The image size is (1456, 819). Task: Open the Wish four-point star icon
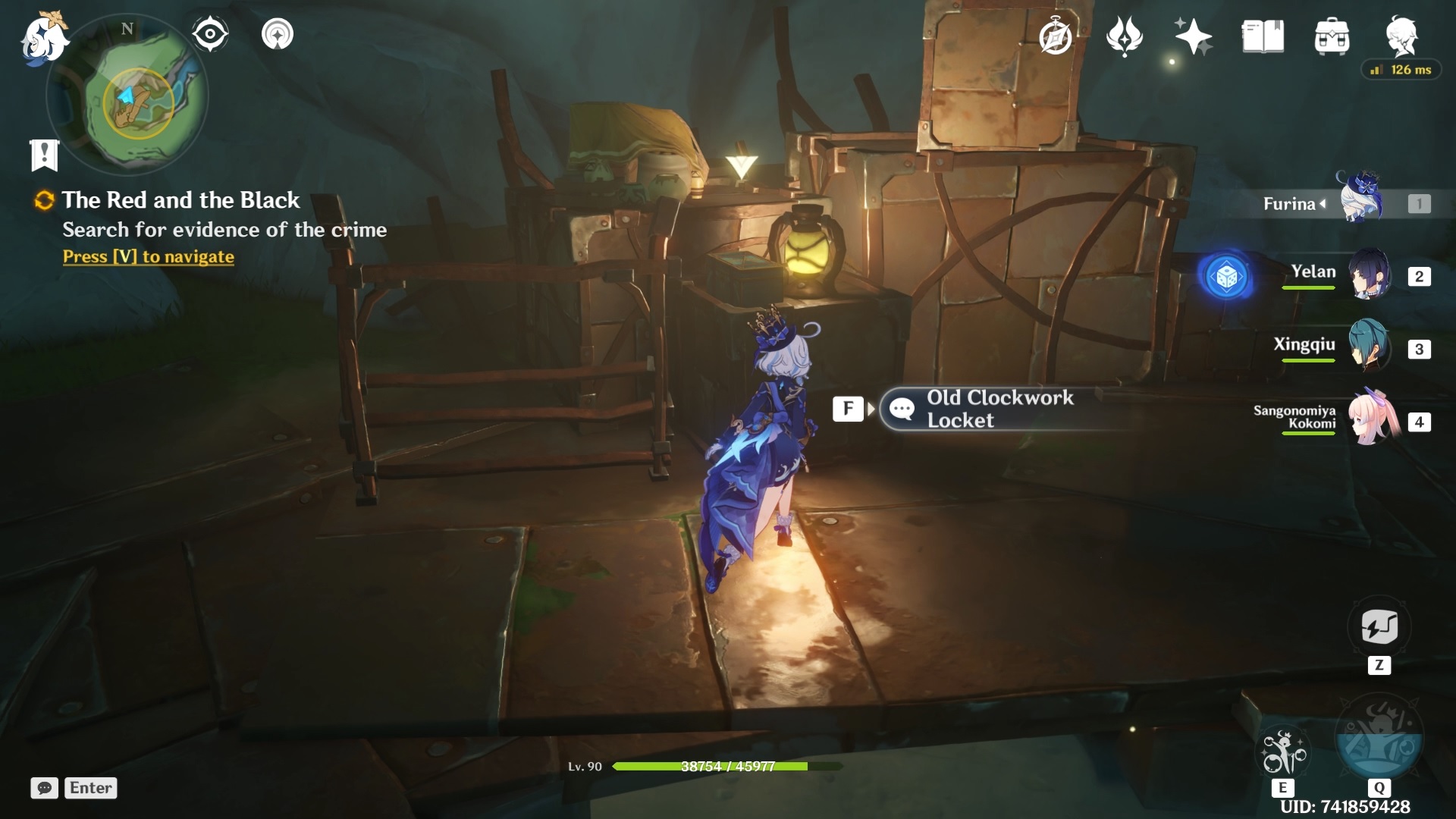(1193, 36)
